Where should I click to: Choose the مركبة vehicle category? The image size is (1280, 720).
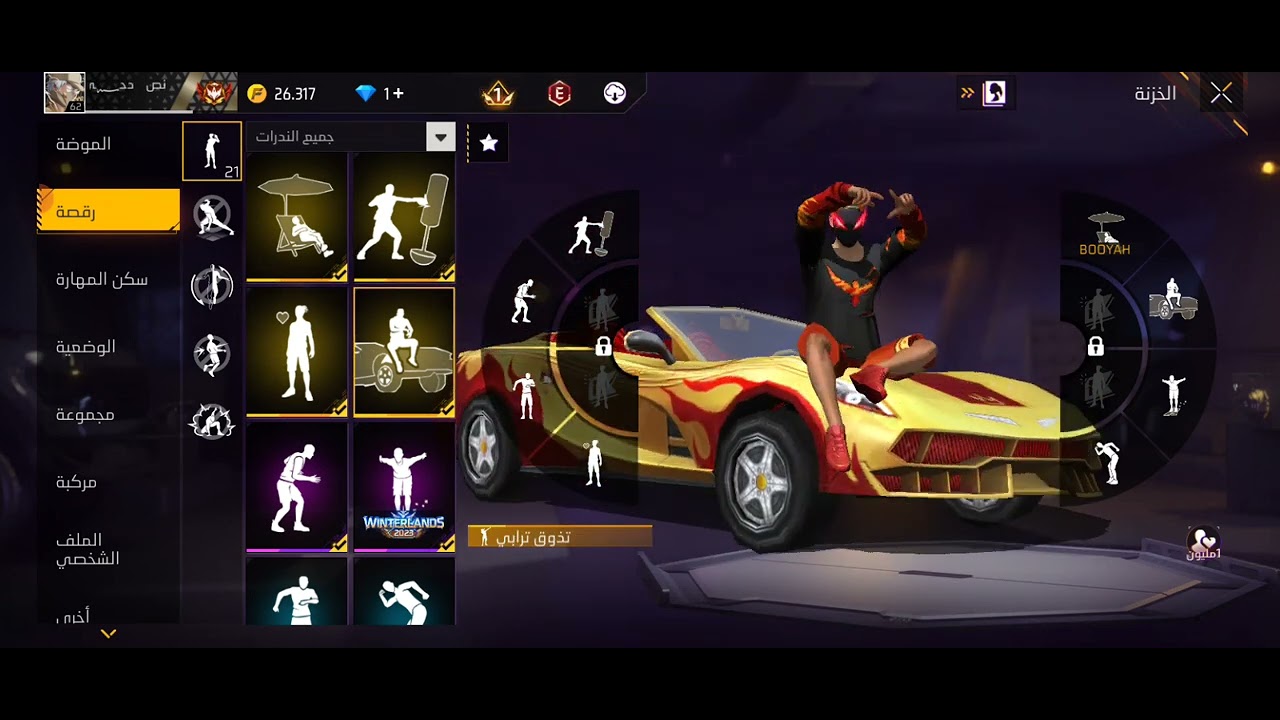[77, 483]
